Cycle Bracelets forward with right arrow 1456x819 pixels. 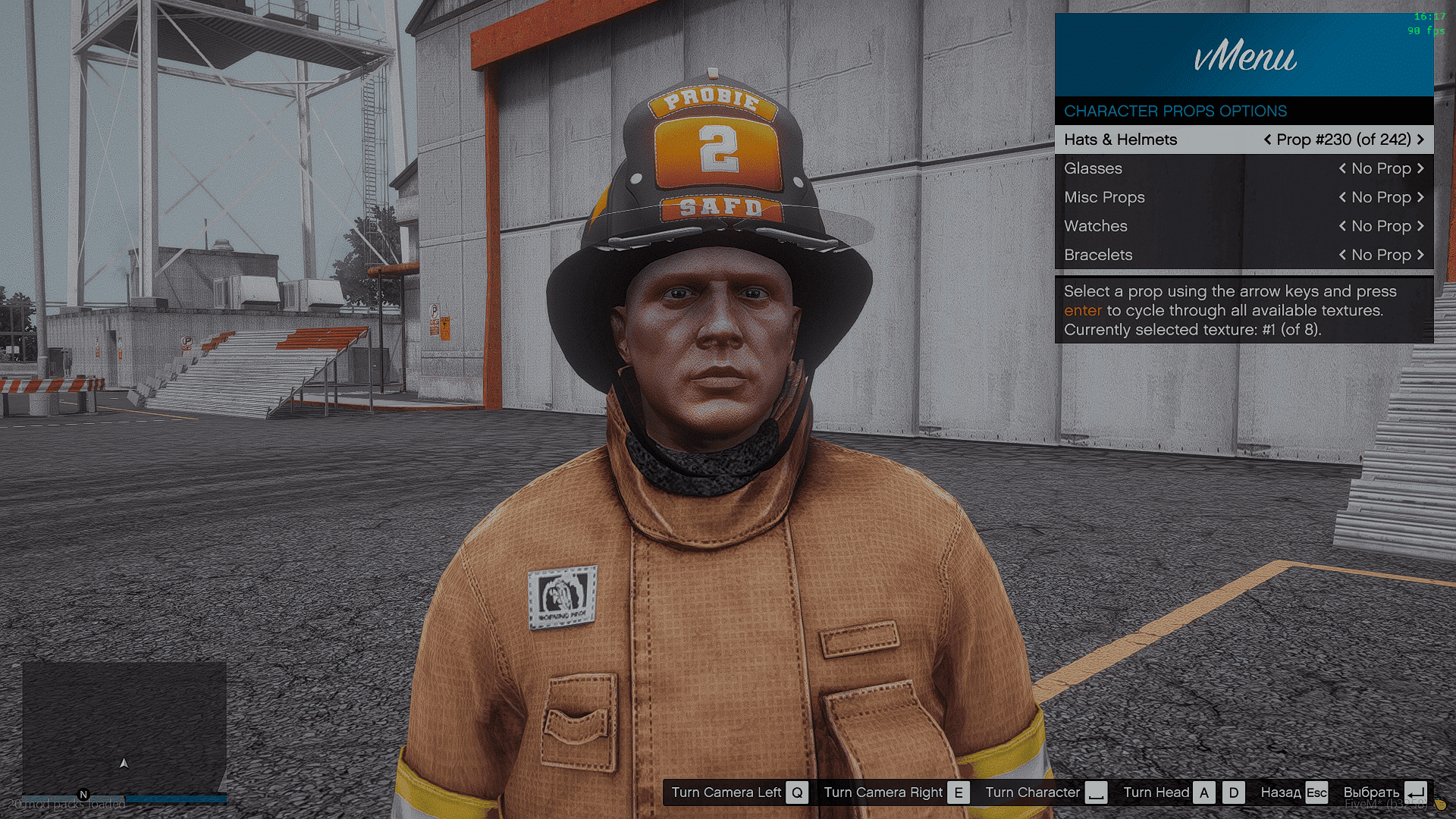[x=1420, y=255]
